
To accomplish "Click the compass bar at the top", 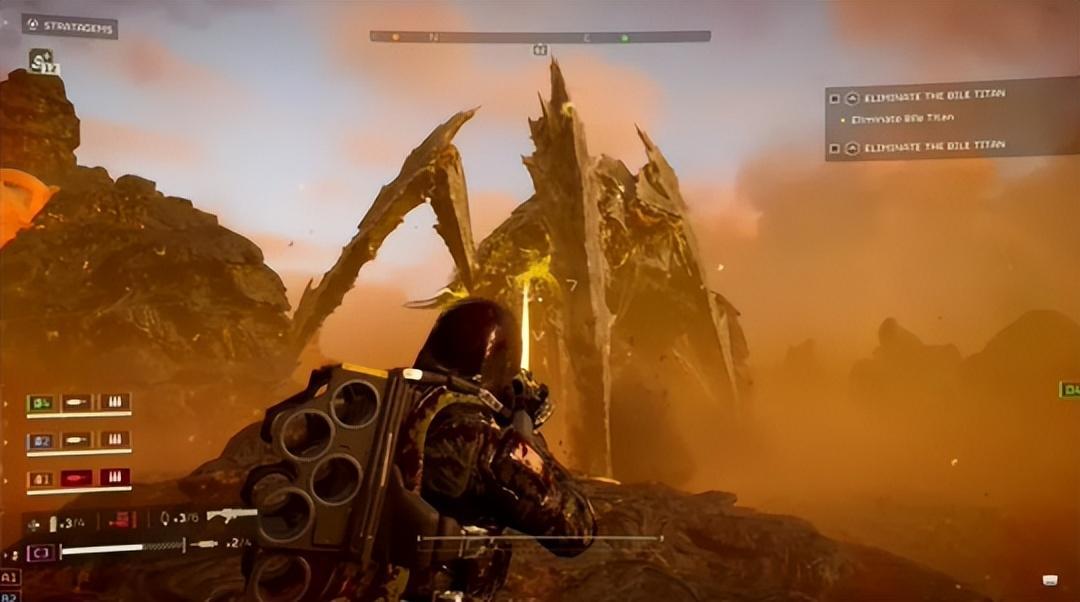I will point(540,37).
